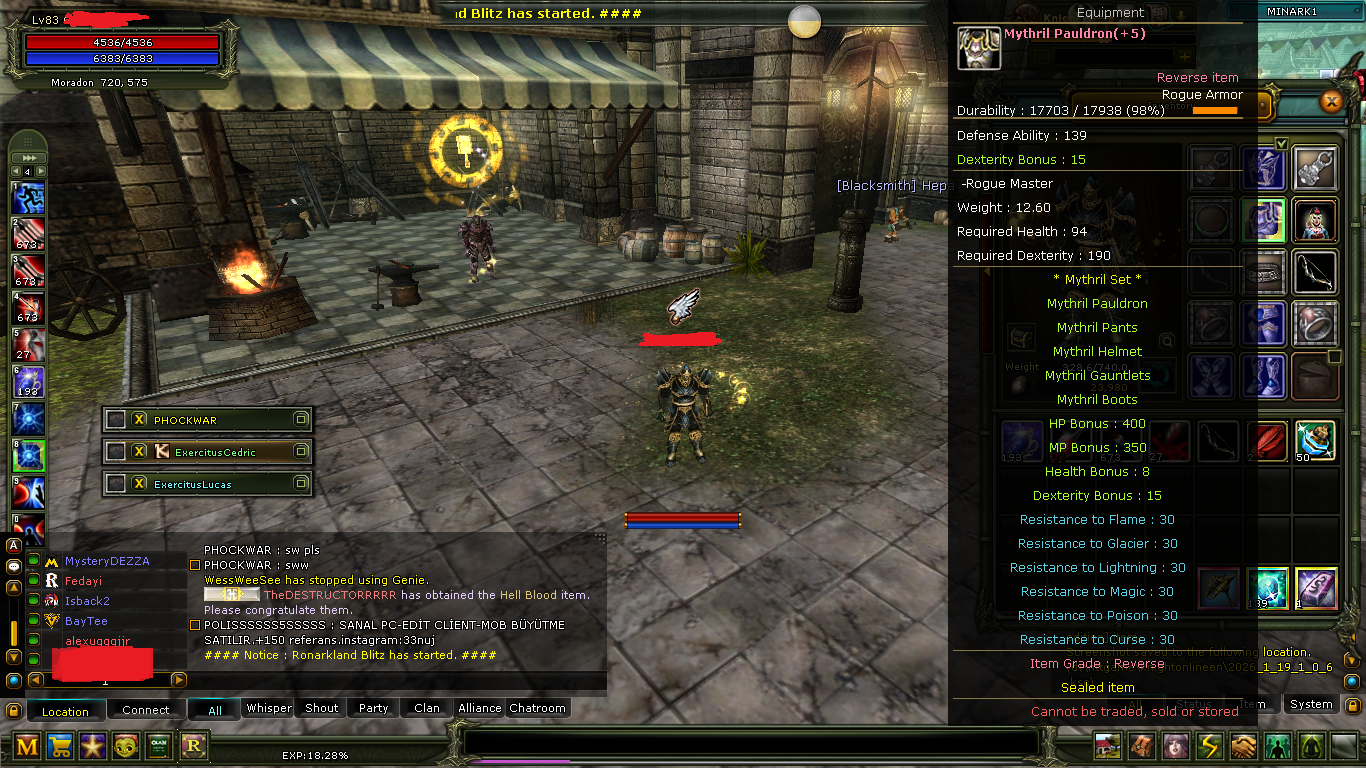Open the inventory bag icon bottom right
Screen dimensions: 1366x768
click(x=1140, y=746)
